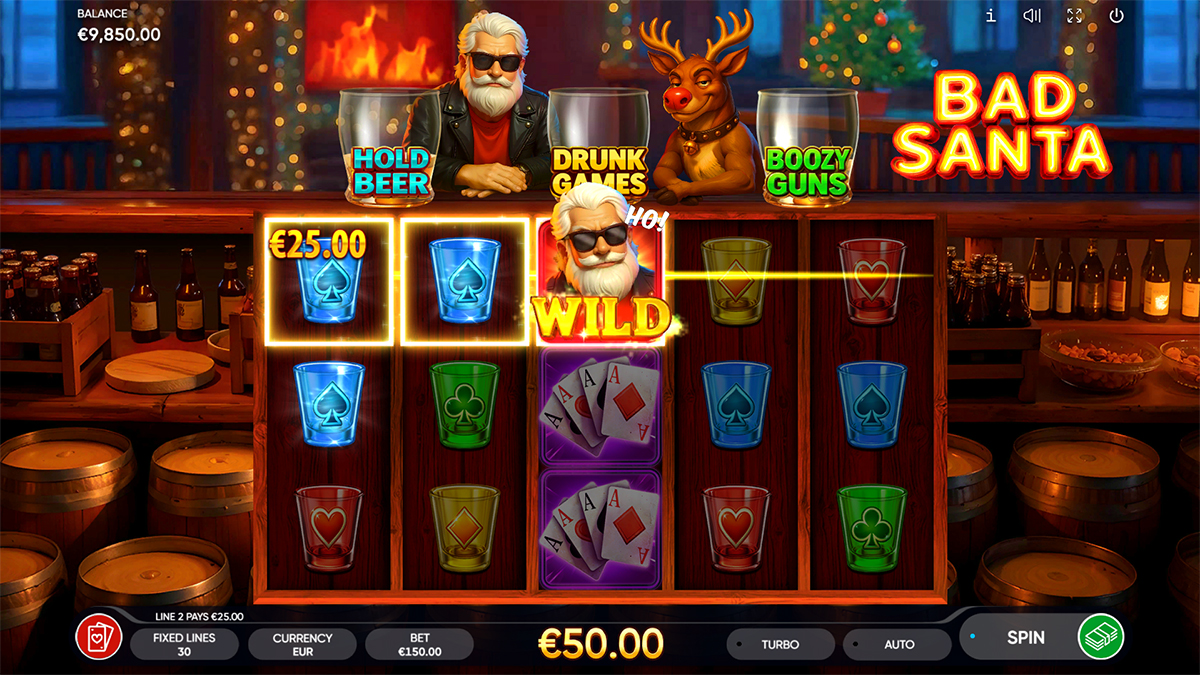The width and height of the screenshot is (1200, 675).
Task: Spin the reels
Action: click(x=1025, y=637)
